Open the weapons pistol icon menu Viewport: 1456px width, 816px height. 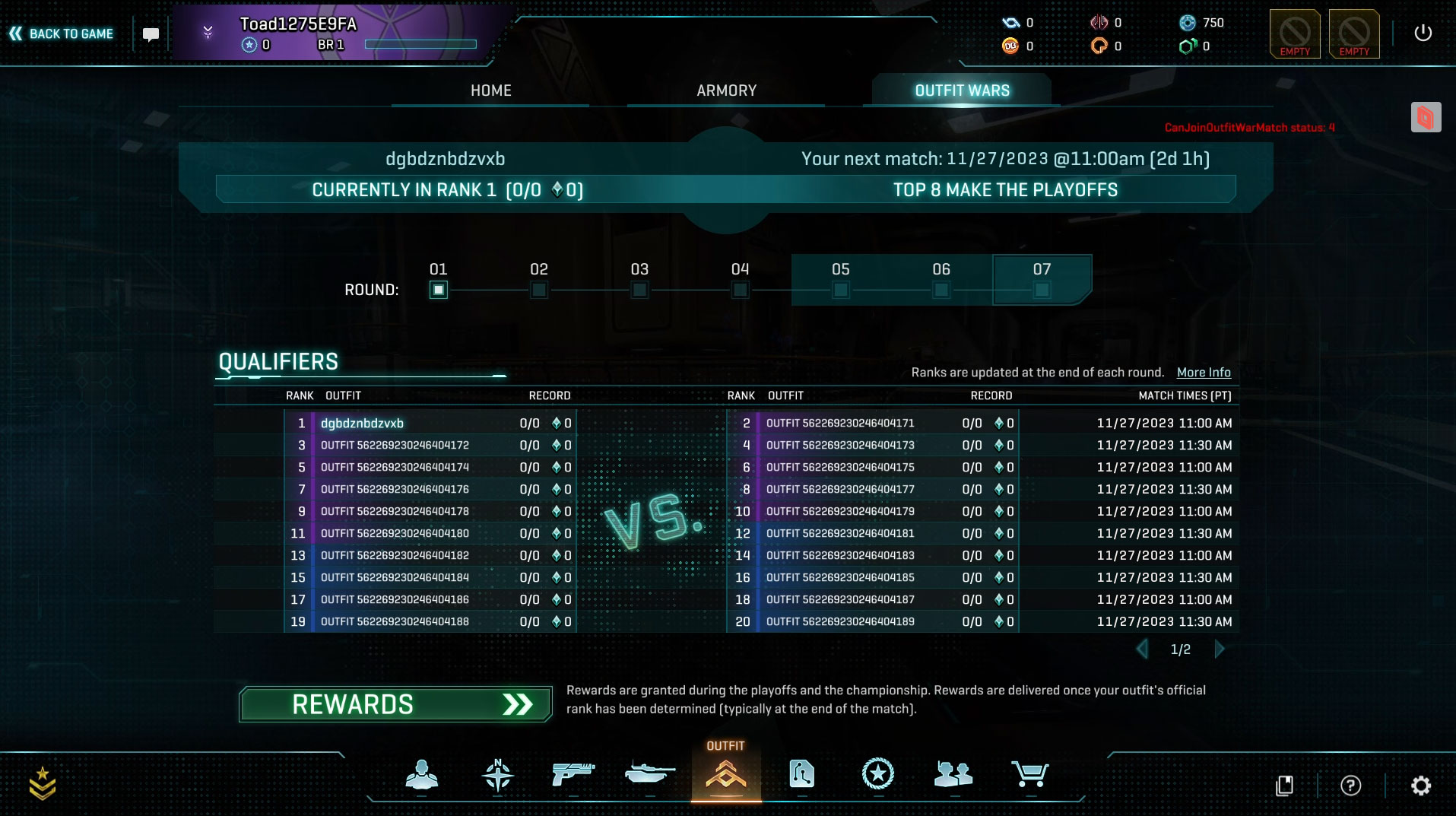(573, 774)
